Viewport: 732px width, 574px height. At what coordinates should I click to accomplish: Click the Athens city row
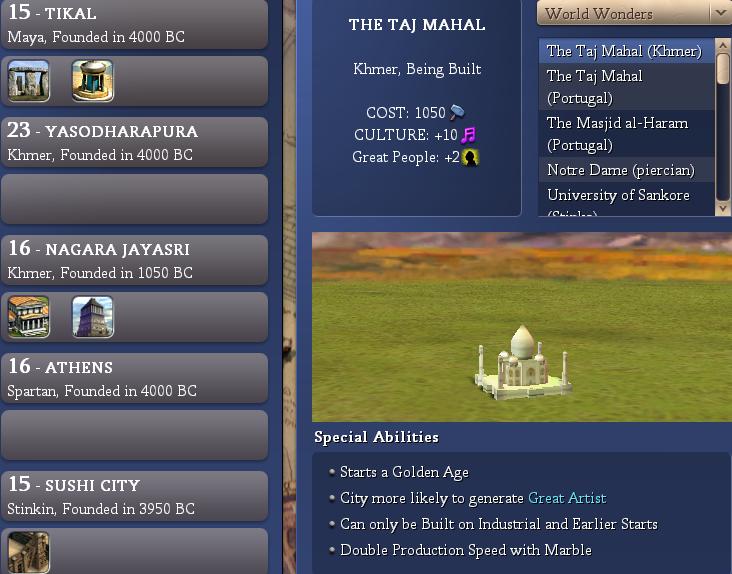(134, 378)
